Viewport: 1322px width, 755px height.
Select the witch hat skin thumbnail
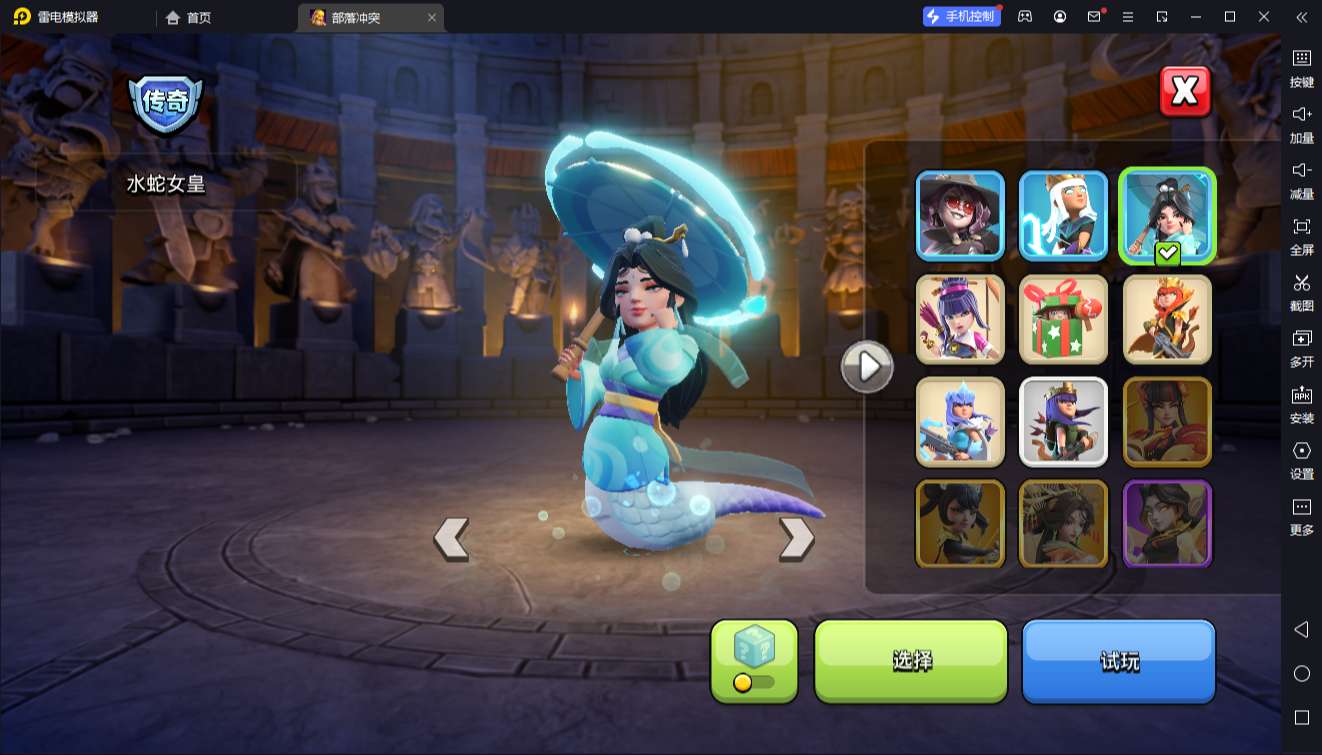[x=960, y=215]
